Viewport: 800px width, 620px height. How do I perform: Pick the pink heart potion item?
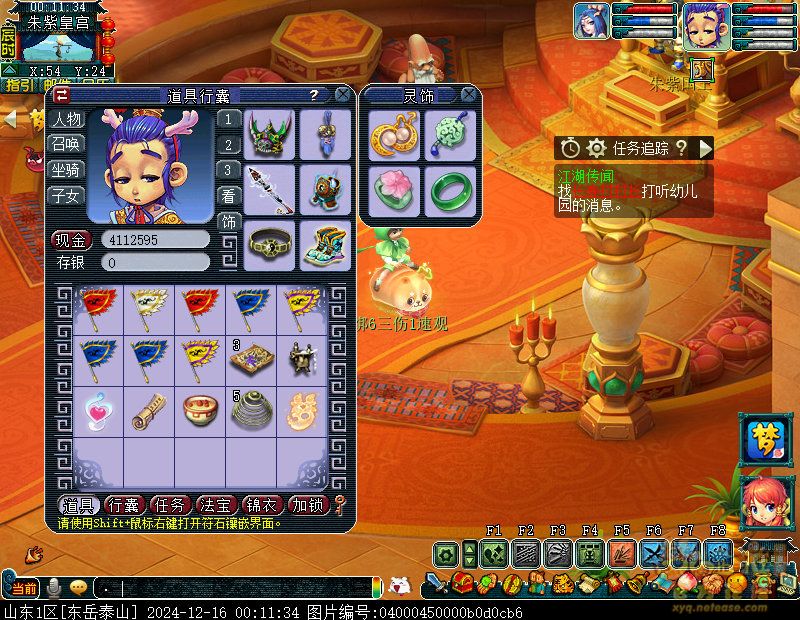point(98,411)
